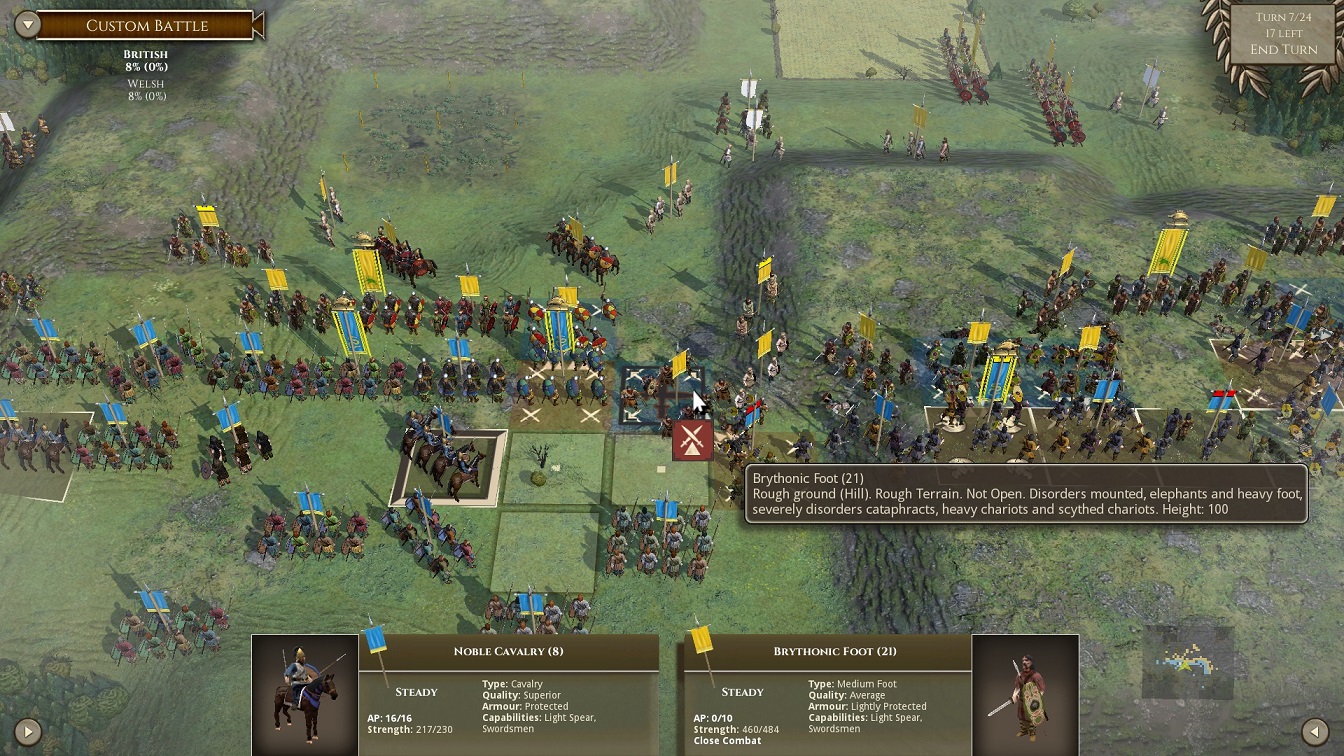Screen dimensions: 1344x756
Task: Click the red melee attack icon
Action: pyautogui.click(x=692, y=440)
